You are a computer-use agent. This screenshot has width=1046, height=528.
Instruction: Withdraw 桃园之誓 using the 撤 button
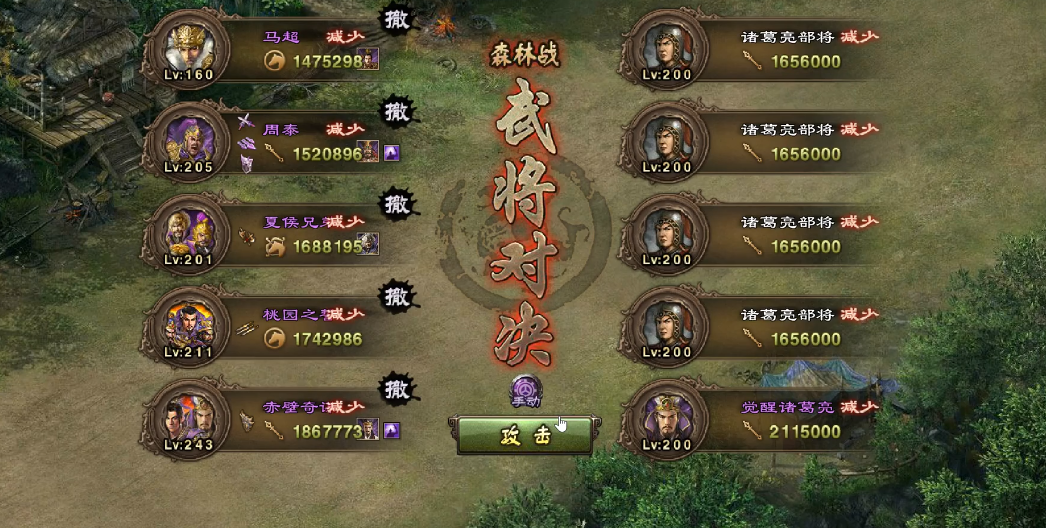(x=397, y=296)
